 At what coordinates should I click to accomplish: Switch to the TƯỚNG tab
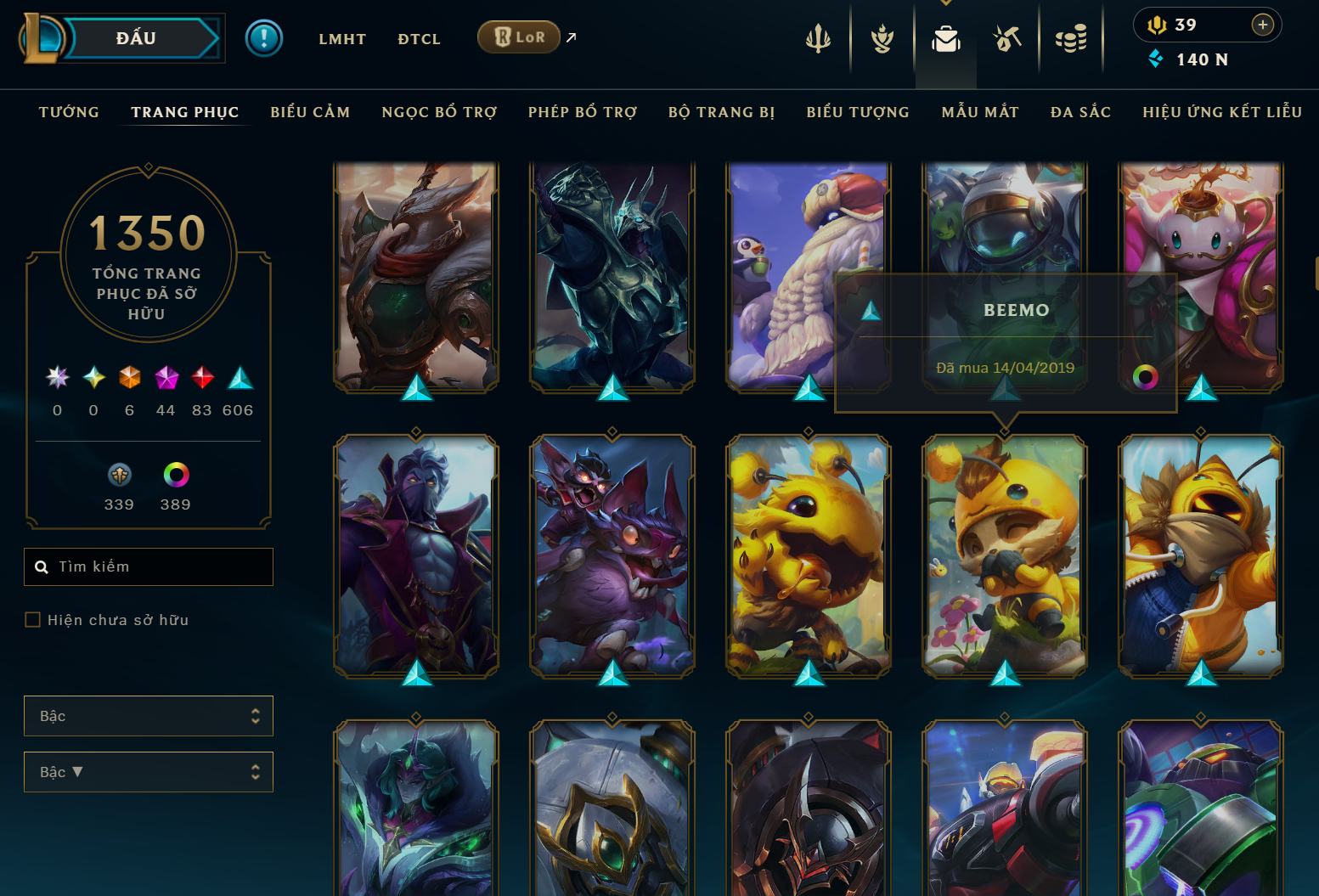pos(69,111)
